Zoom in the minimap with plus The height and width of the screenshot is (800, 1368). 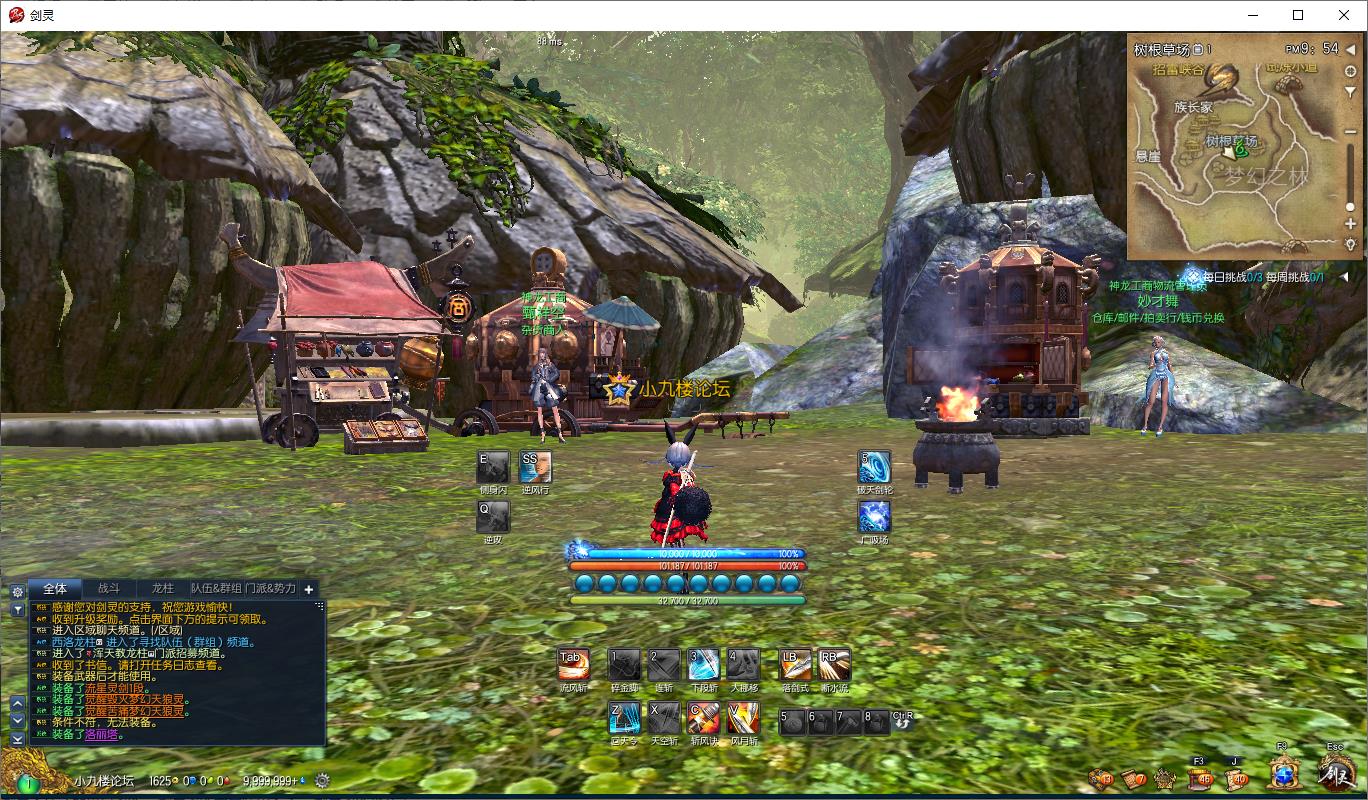point(1350,224)
